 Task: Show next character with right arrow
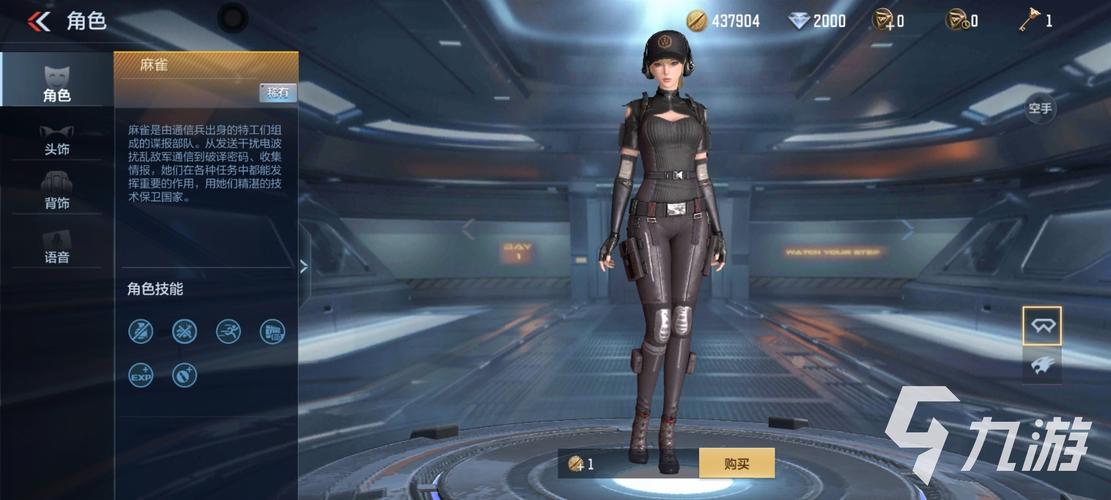[x=907, y=230]
